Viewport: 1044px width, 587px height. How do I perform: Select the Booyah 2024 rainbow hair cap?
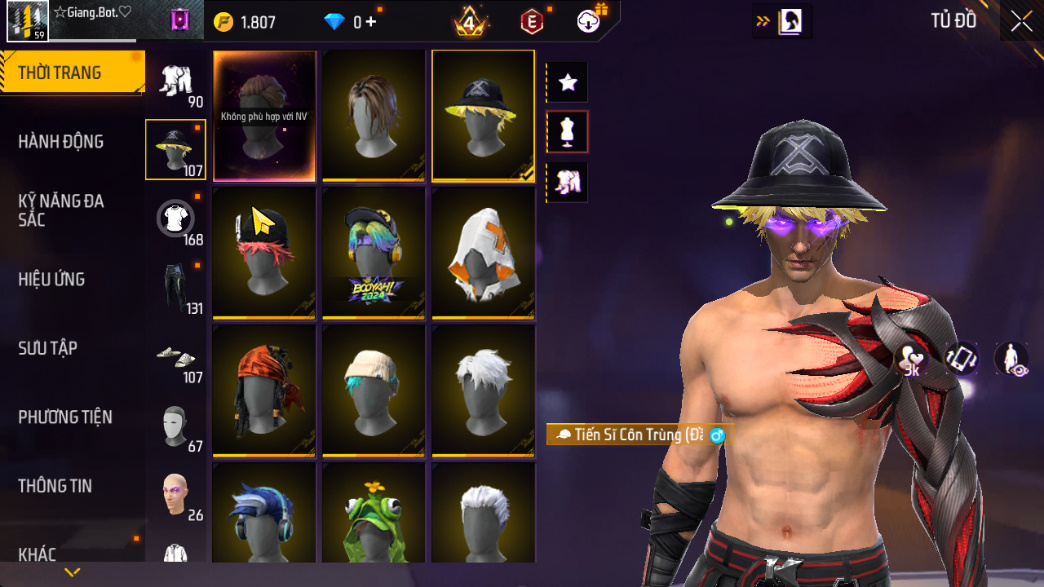coord(374,252)
